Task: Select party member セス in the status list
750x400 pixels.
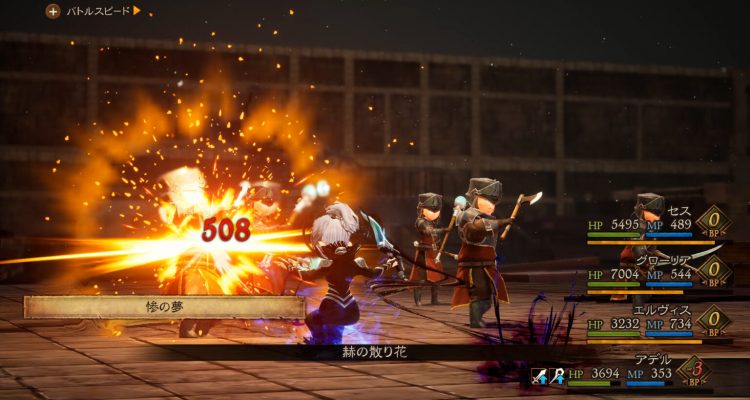Action: pyautogui.click(x=650, y=224)
